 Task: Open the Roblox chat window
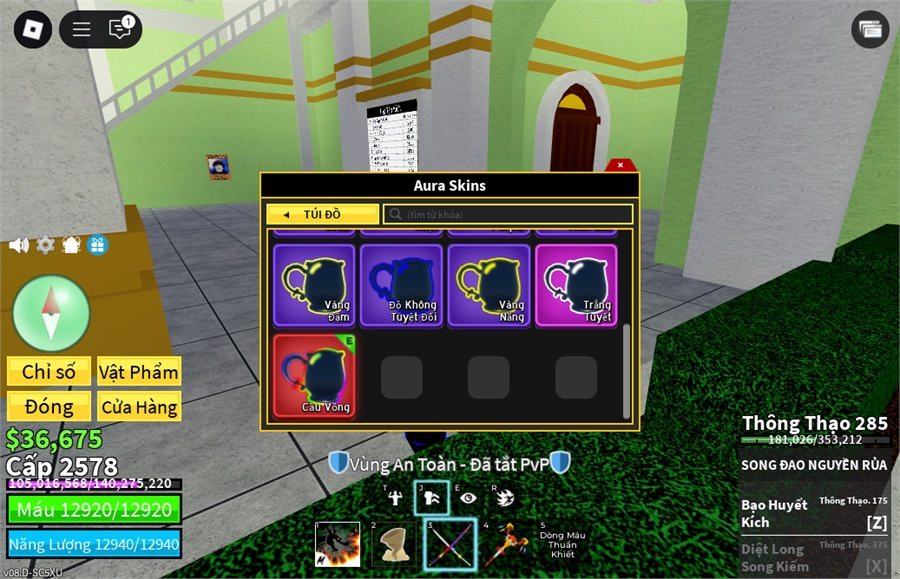121,30
